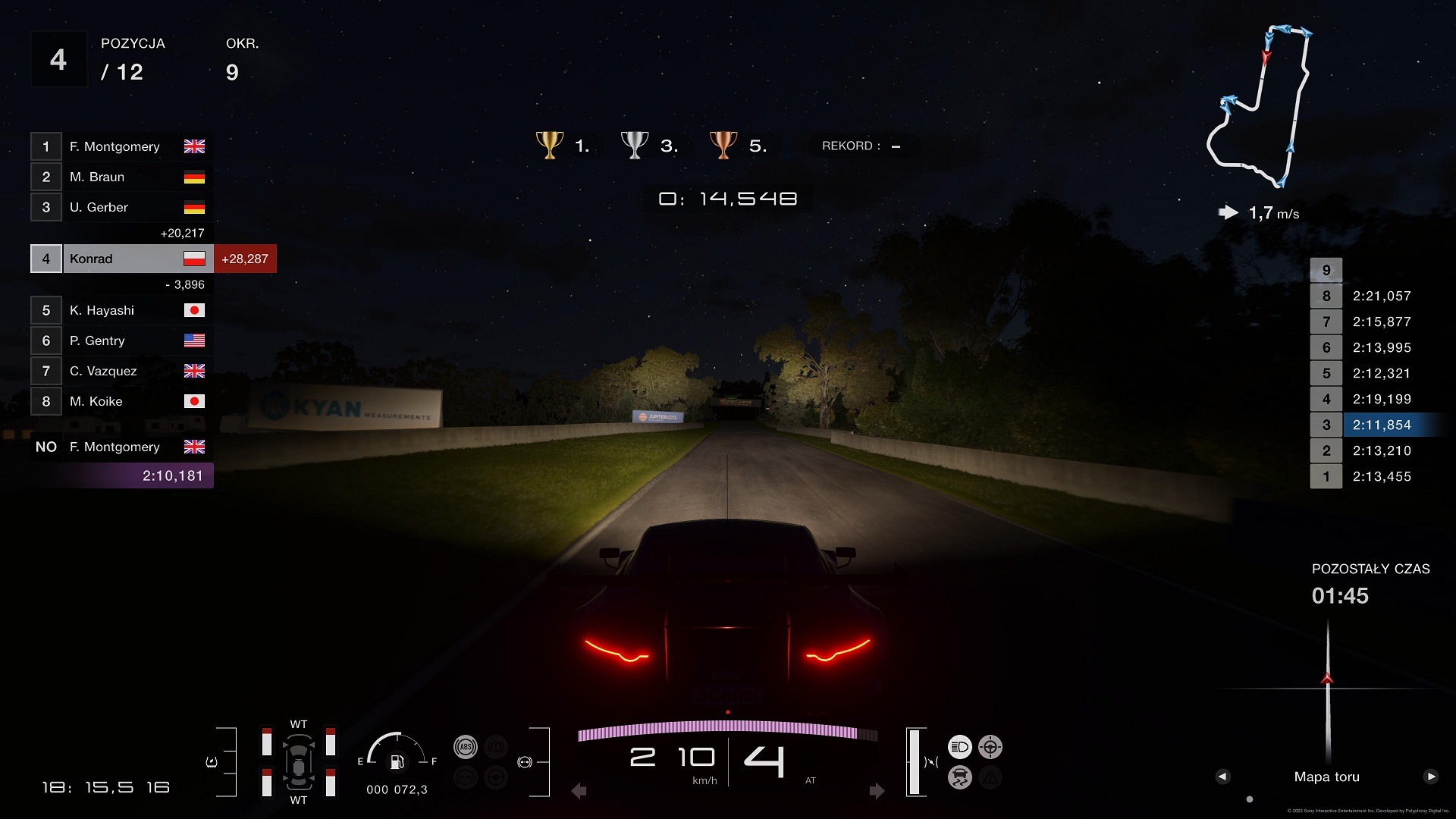Select the Mapa toru display label
This screenshot has width=1456, height=819.
coord(1326,777)
